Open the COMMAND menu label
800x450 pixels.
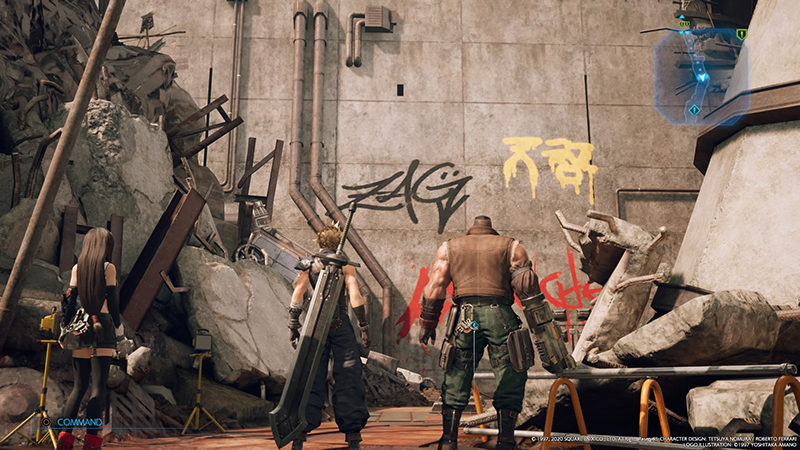point(79,423)
